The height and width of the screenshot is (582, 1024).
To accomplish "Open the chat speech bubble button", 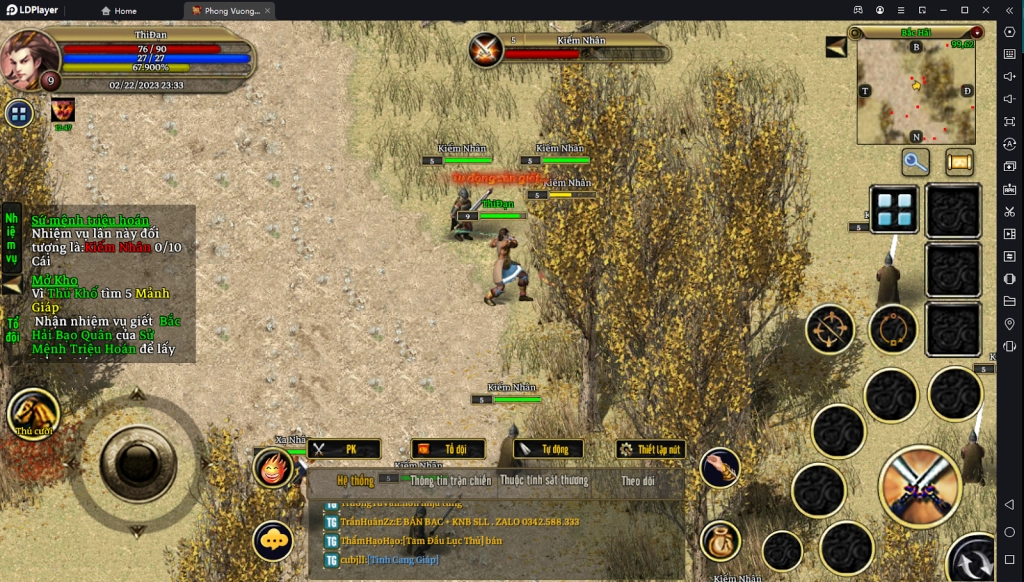I will 272,541.
